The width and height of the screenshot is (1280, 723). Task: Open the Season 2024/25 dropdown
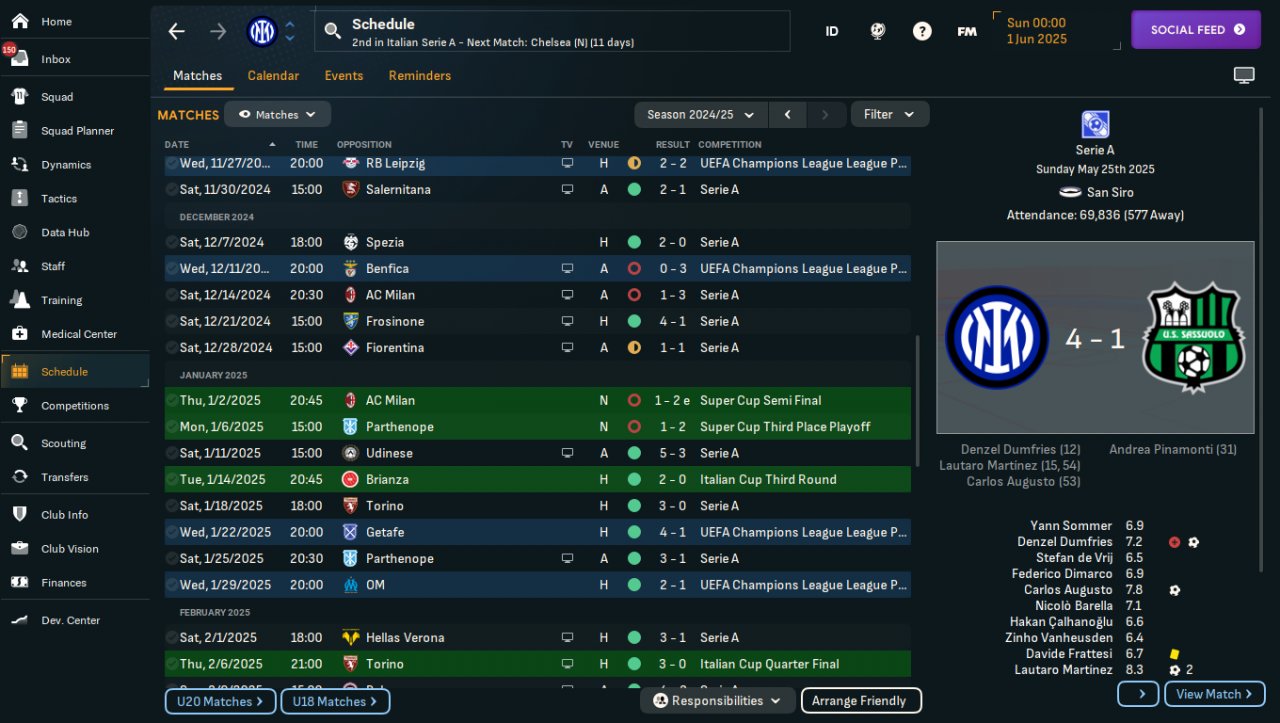click(x=701, y=115)
